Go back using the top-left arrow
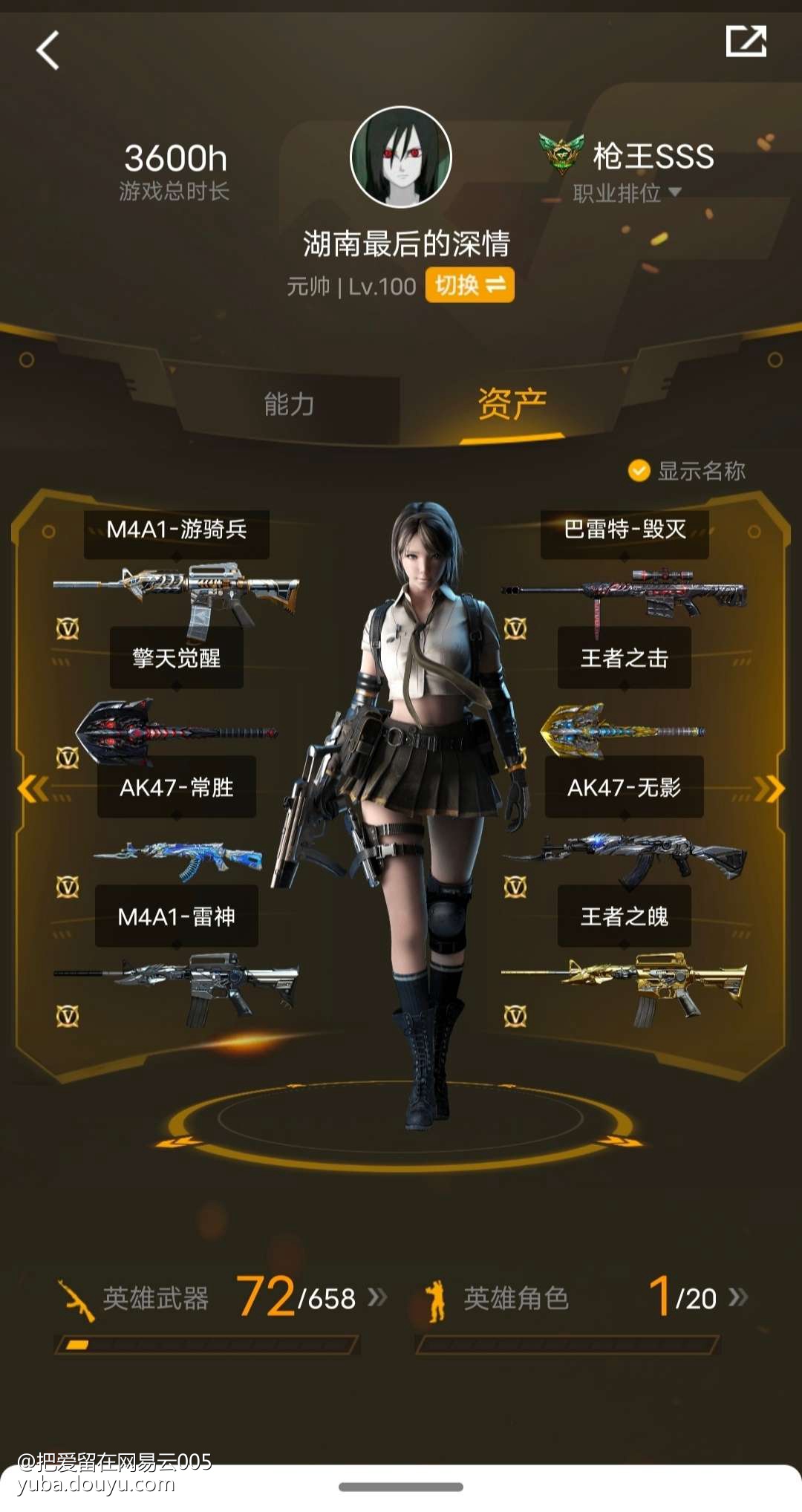This screenshot has width=802, height=1512. coord(48,50)
